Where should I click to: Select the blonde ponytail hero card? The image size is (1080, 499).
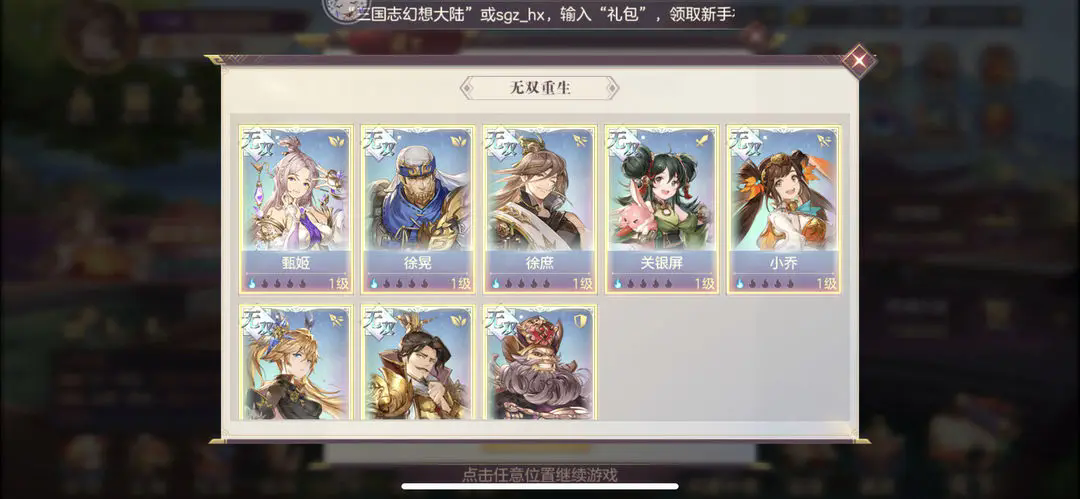296,363
